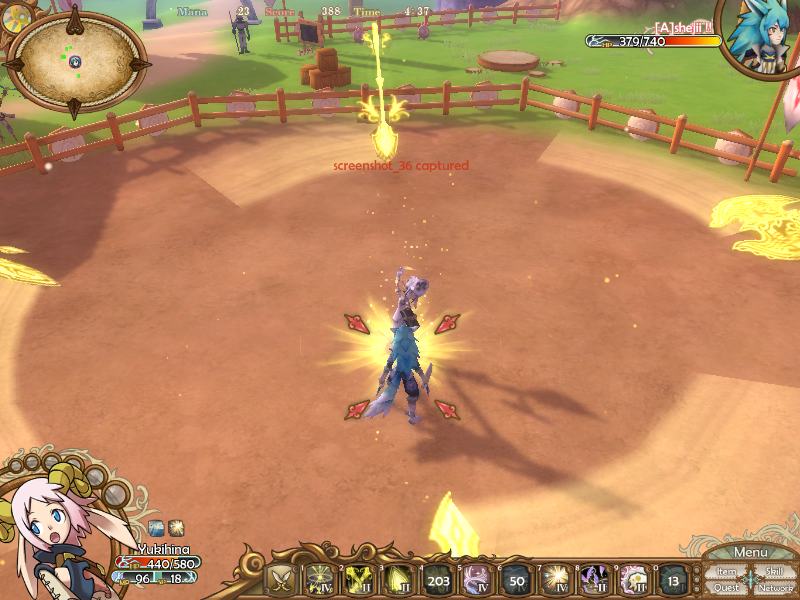The width and height of the screenshot is (800, 600).
Task: Select the blue-haired target portrait
Action: click(x=757, y=38)
